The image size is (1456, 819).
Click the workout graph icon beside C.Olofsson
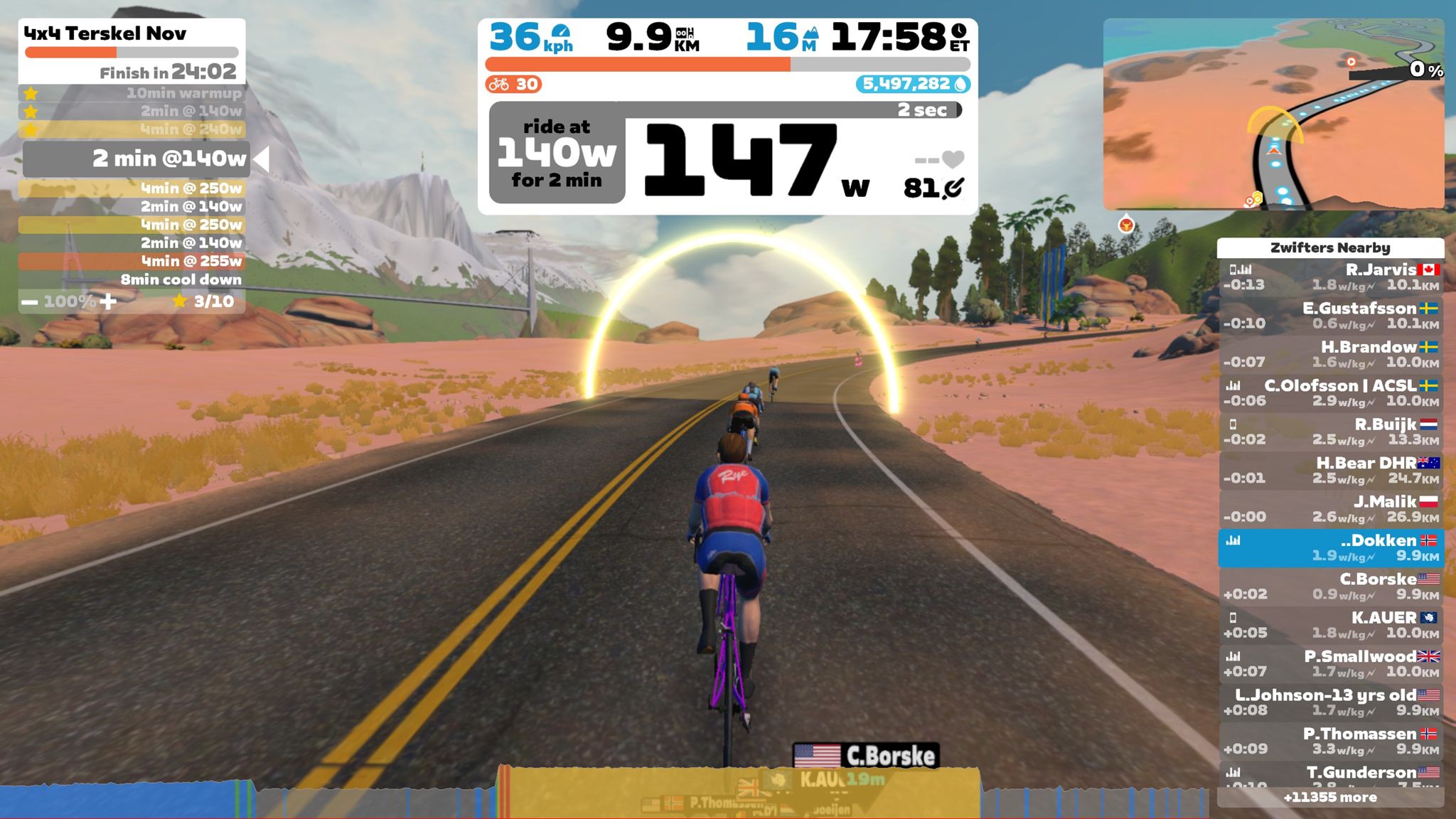tap(1232, 386)
